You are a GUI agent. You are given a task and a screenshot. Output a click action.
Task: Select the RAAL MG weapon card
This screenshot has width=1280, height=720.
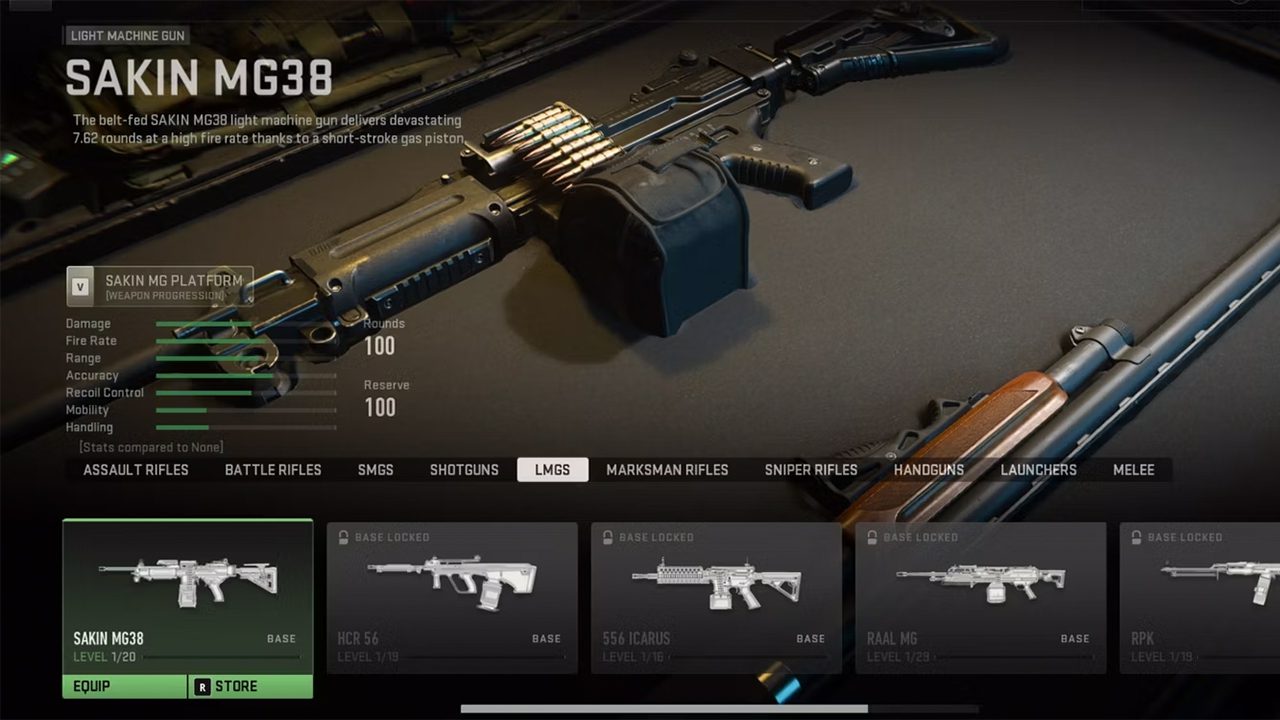(980, 597)
